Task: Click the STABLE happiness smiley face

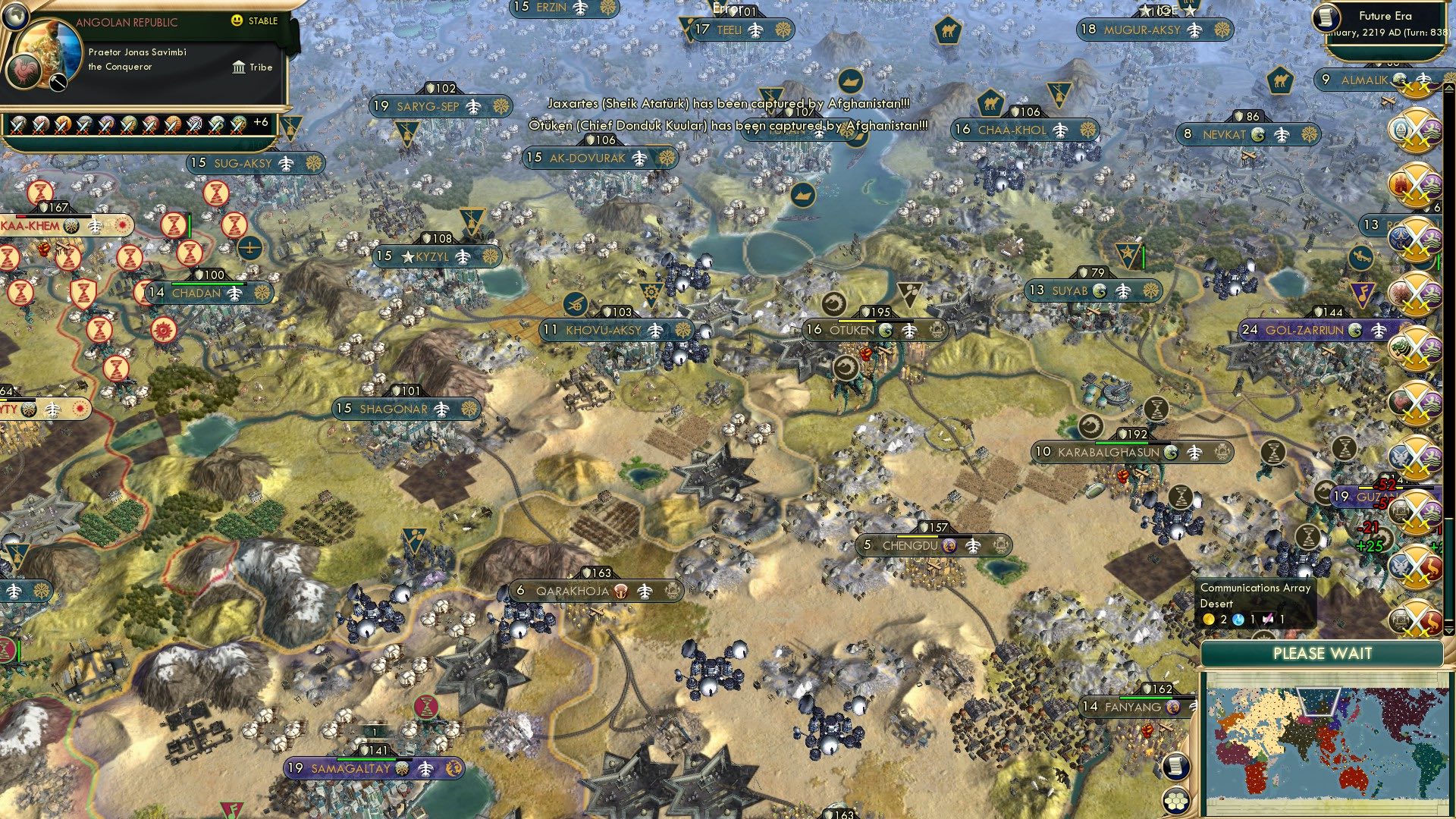Action: (x=237, y=20)
